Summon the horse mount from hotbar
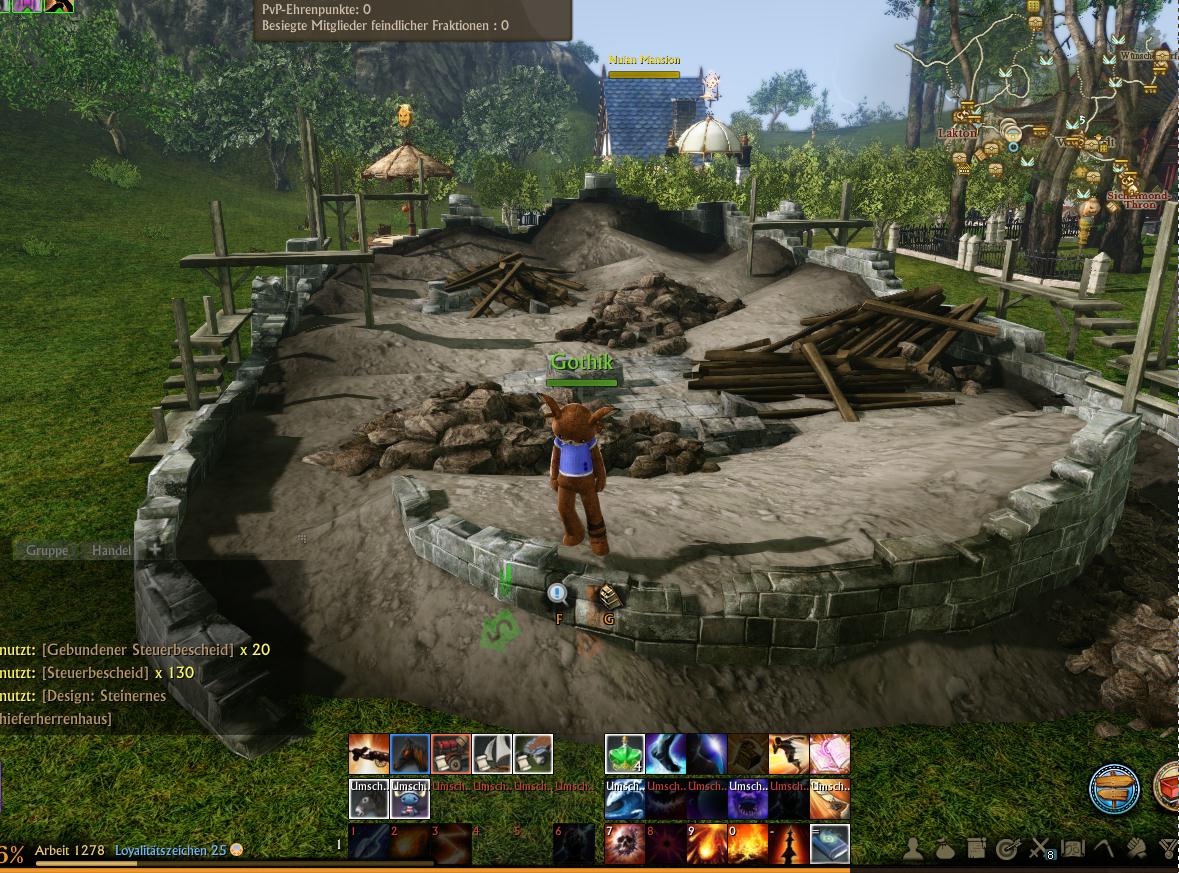 pyautogui.click(x=409, y=754)
